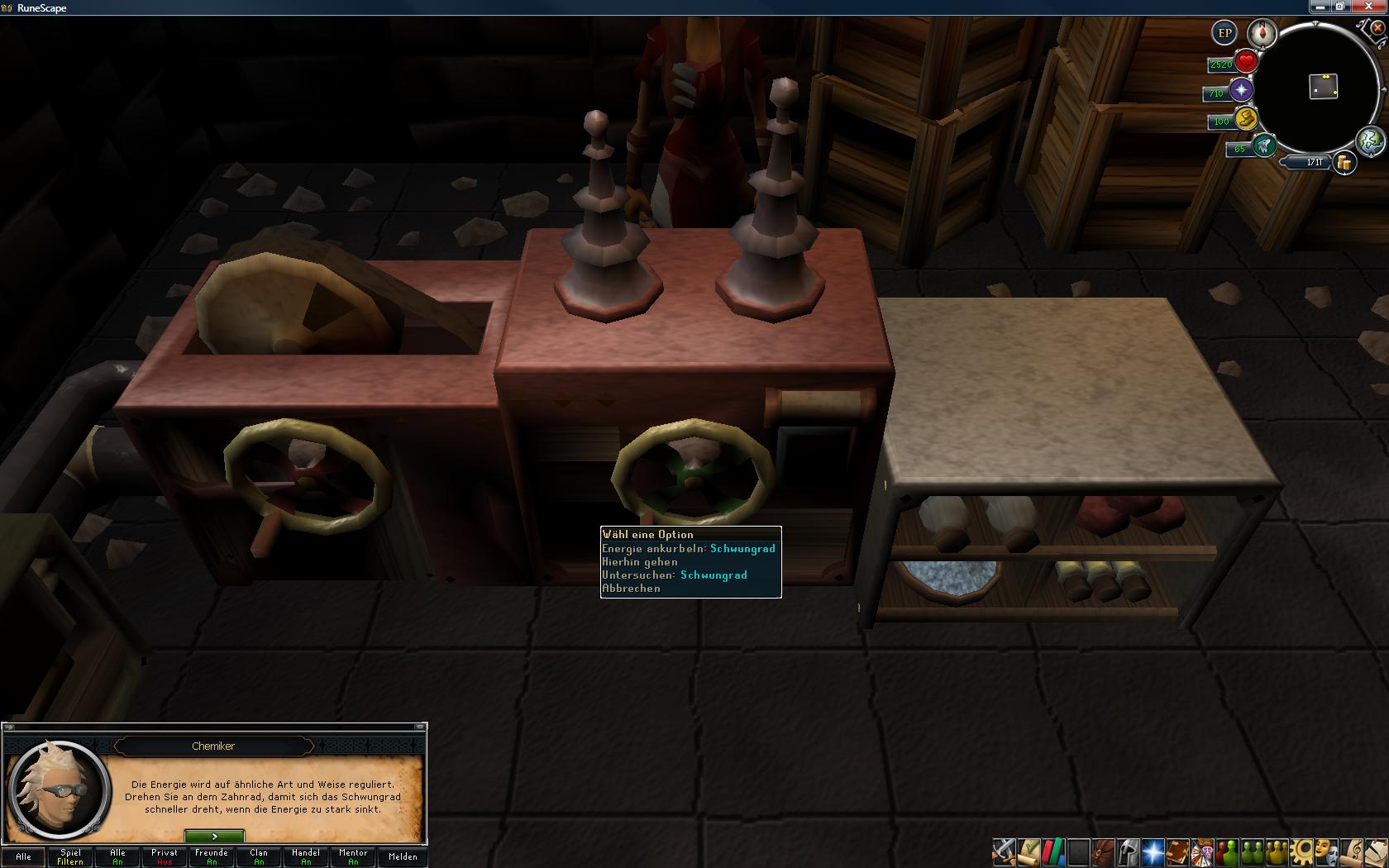Open the gold coins money pouch
1389x868 pixels.
tap(1345, 163)
